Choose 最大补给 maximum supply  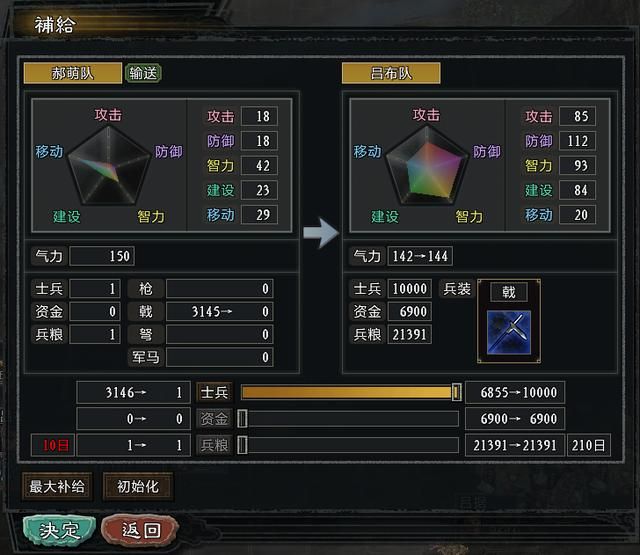tap(57, 487)
